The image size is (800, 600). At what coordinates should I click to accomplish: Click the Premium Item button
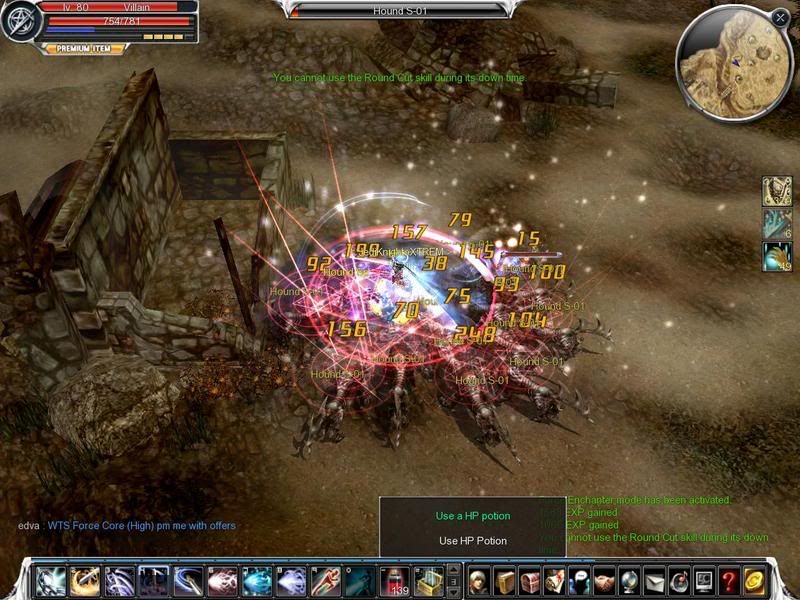(89, 47)
